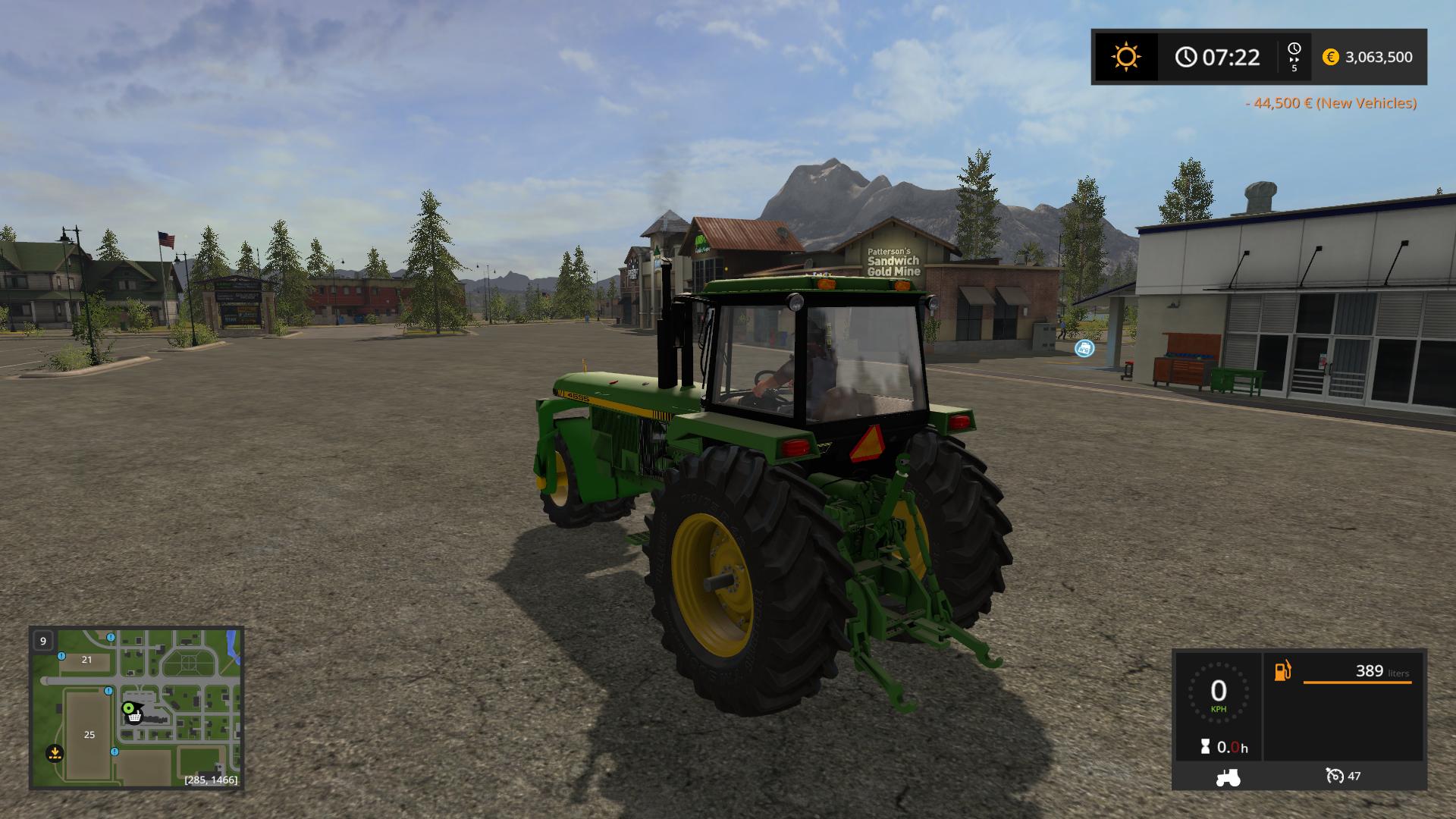The height and width of the screenshot is (819, 1456).
Task: Expand the minimap help box labeled 9
Action: click(43, 641)
